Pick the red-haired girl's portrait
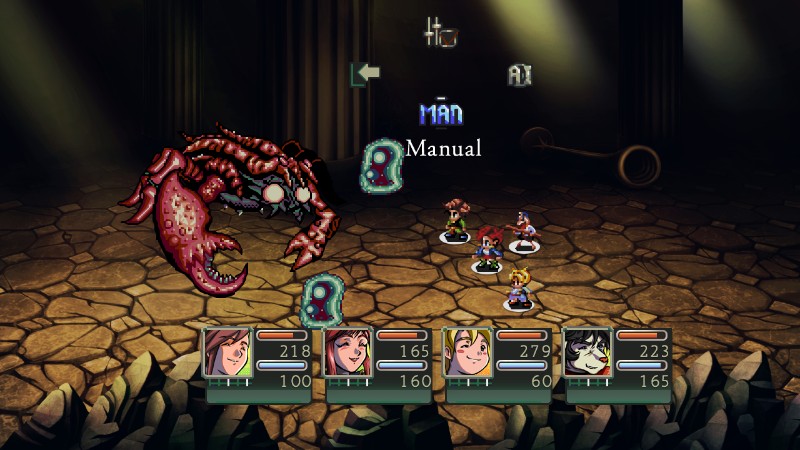The image size is (800, 450). click(x=347, y=352)
